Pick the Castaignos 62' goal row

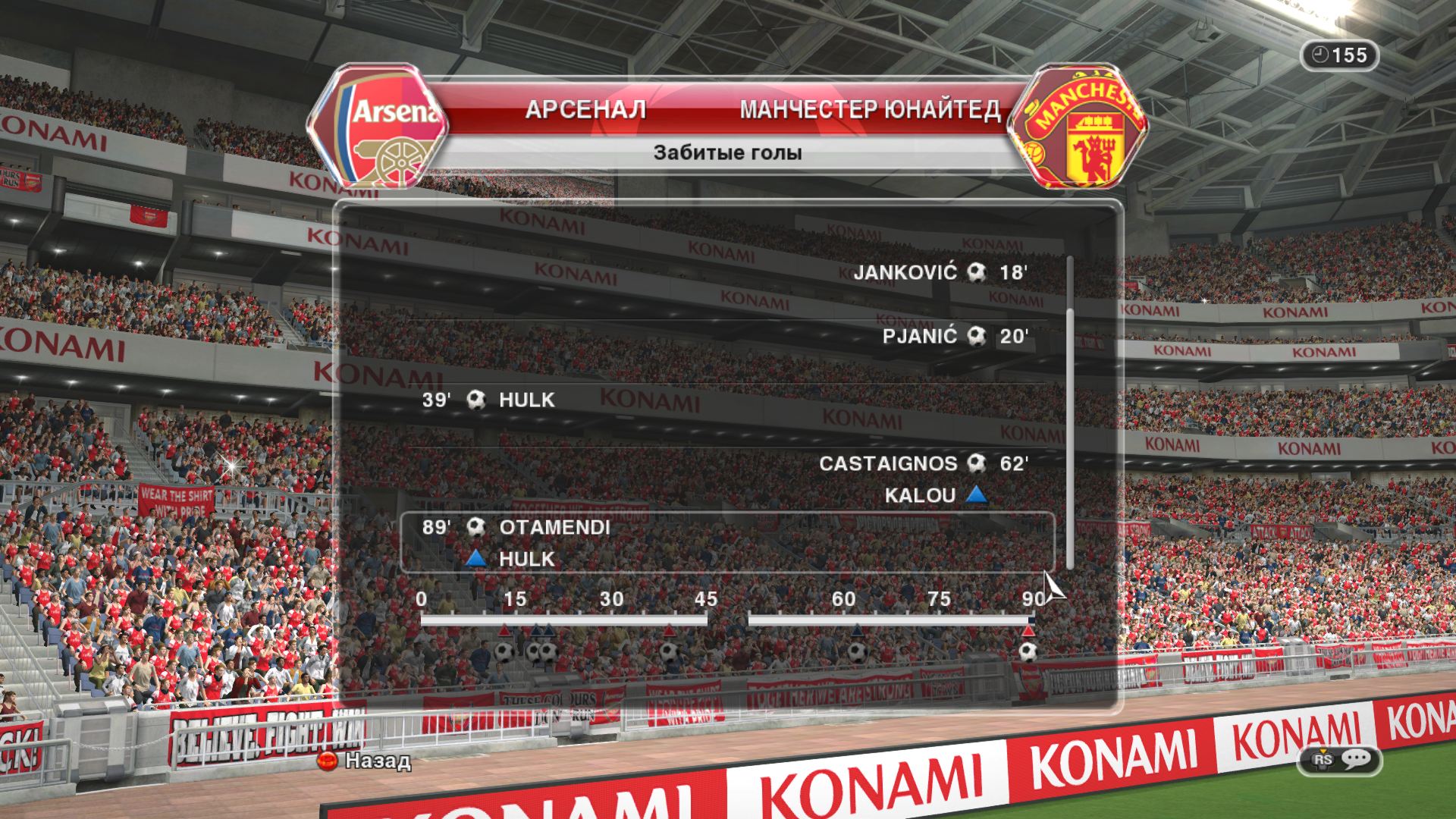pyautogui.click(x=922, y=463)
